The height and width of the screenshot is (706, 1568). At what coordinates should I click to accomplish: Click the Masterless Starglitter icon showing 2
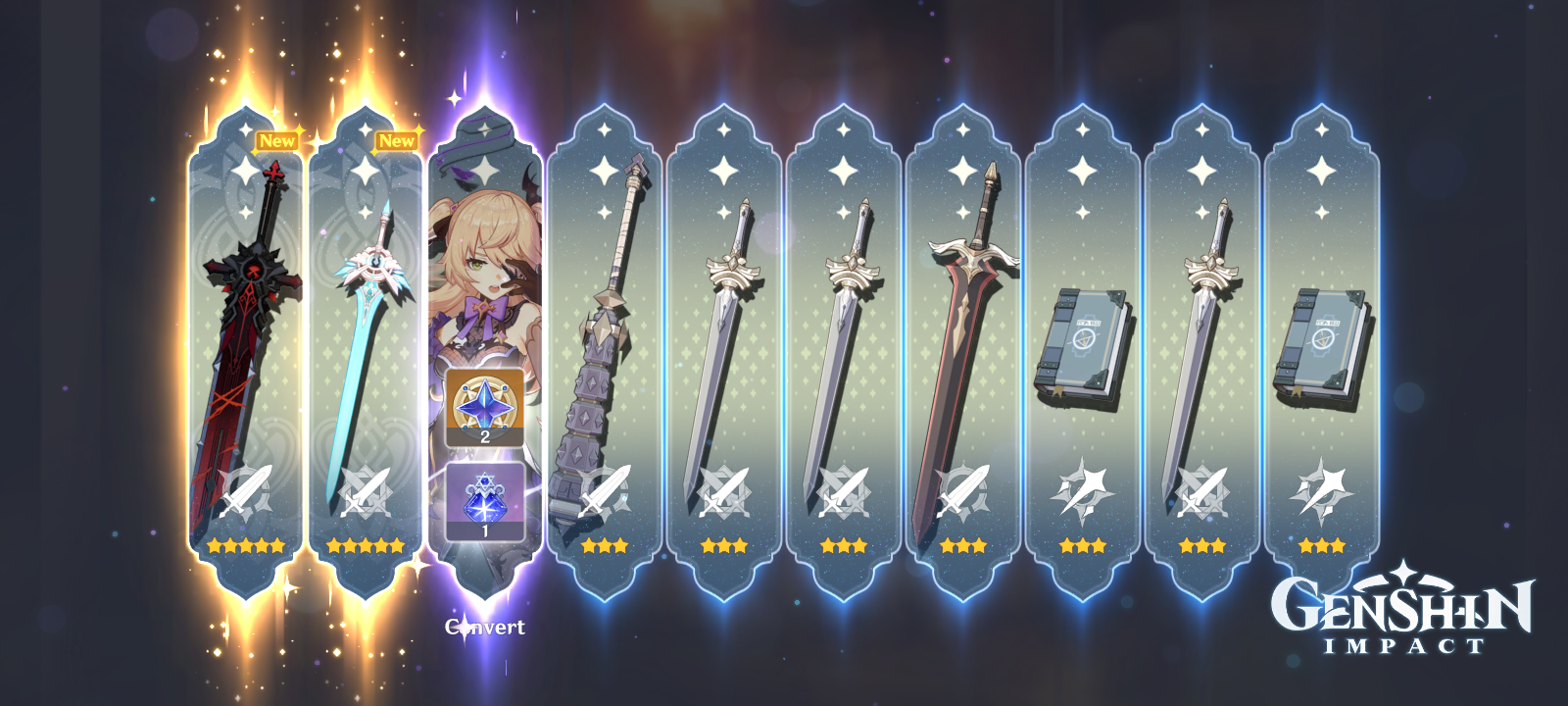(x=484, y=405)
